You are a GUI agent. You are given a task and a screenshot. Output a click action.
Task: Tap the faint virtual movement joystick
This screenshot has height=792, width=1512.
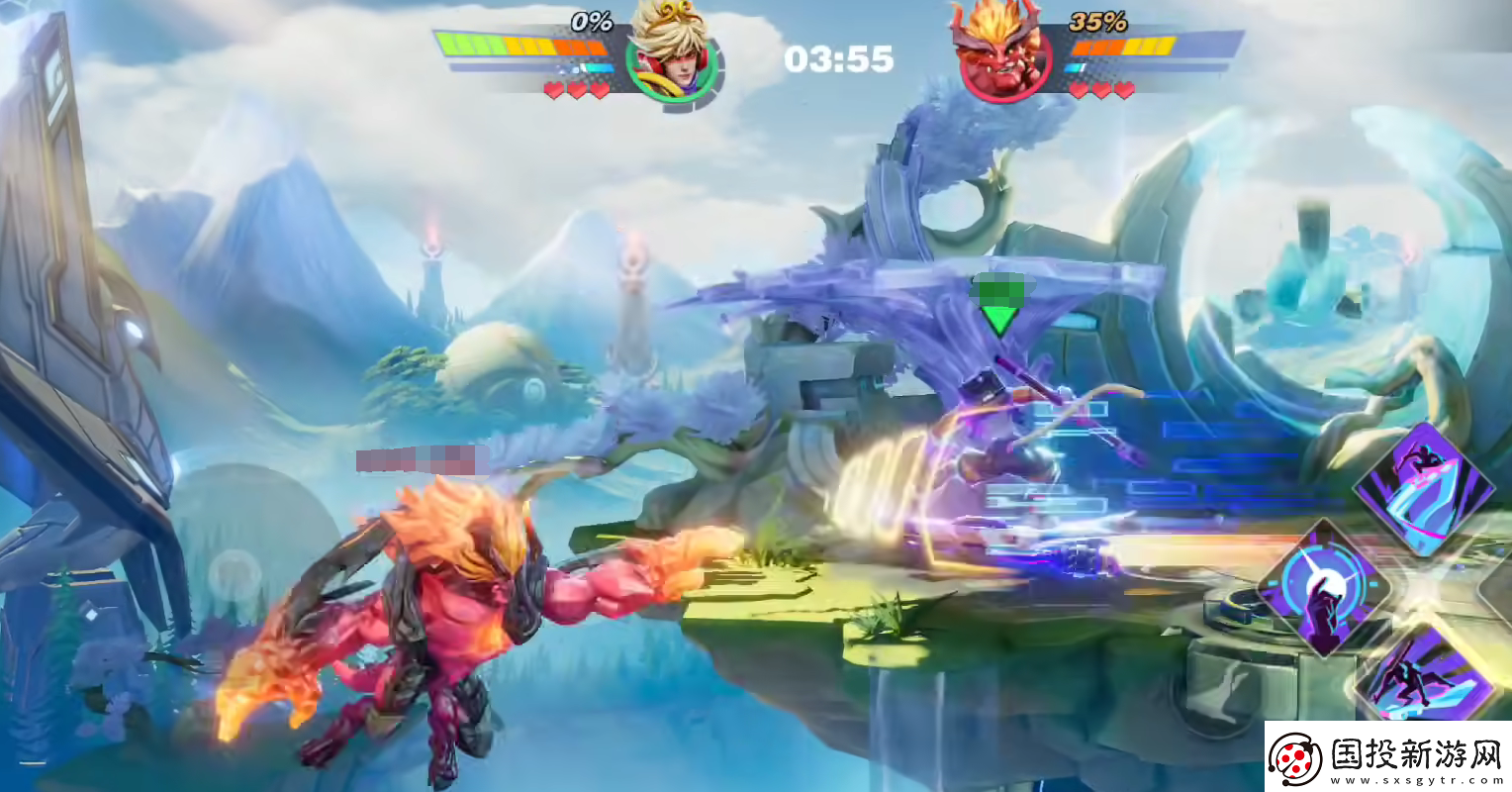pos(236,573)
